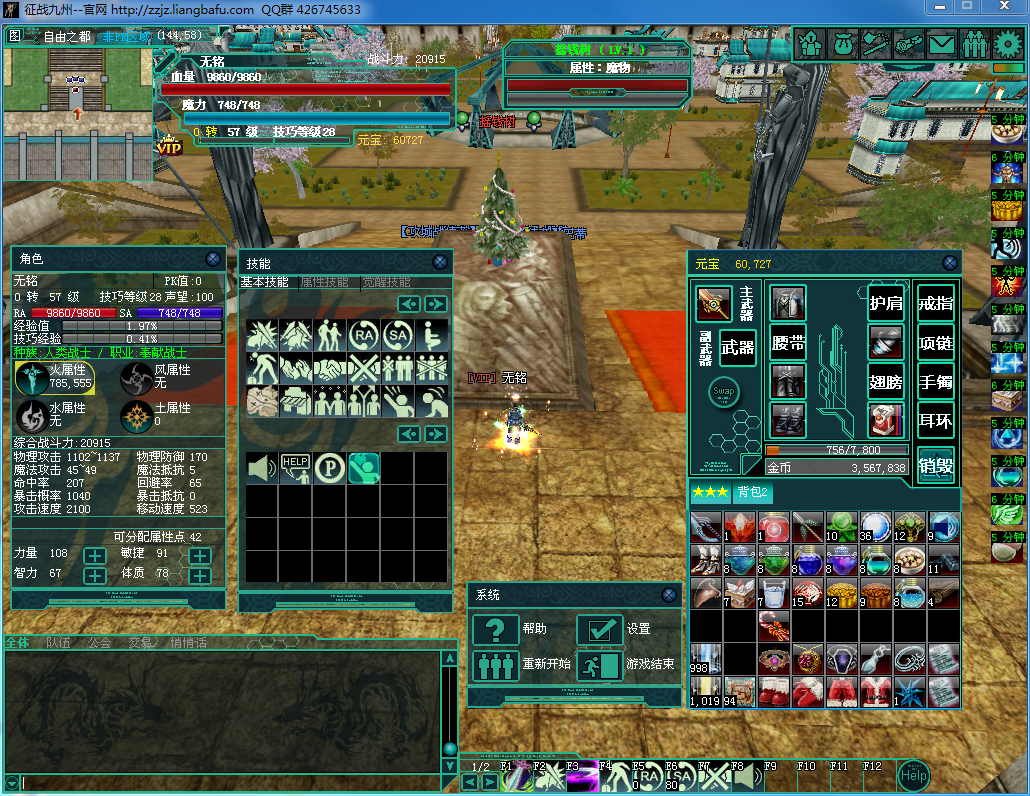Select the handshake skill icon
Image resolution: width=1030 pixels, height=796 pixels.
(x=330, y=369)
